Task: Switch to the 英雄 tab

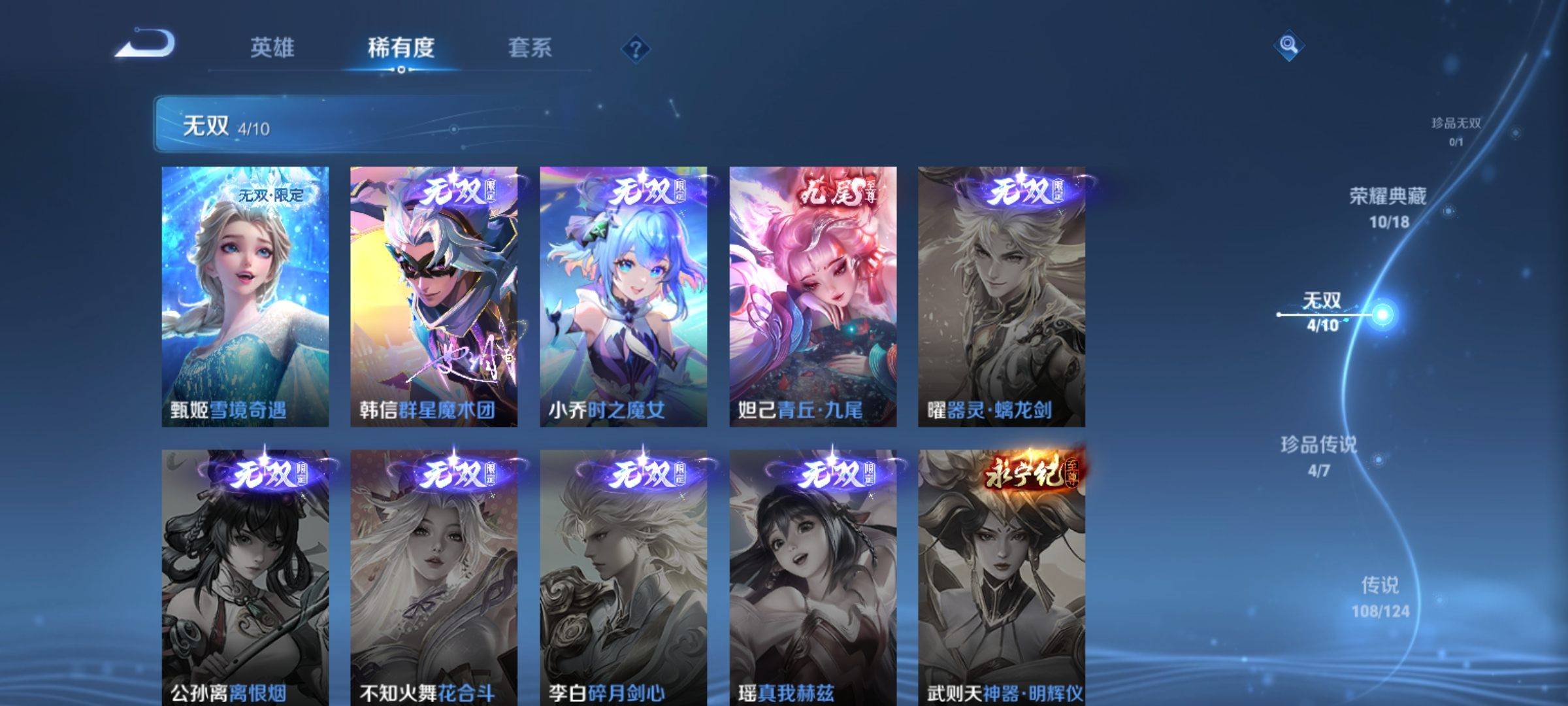Action: [x=272, y=48]
